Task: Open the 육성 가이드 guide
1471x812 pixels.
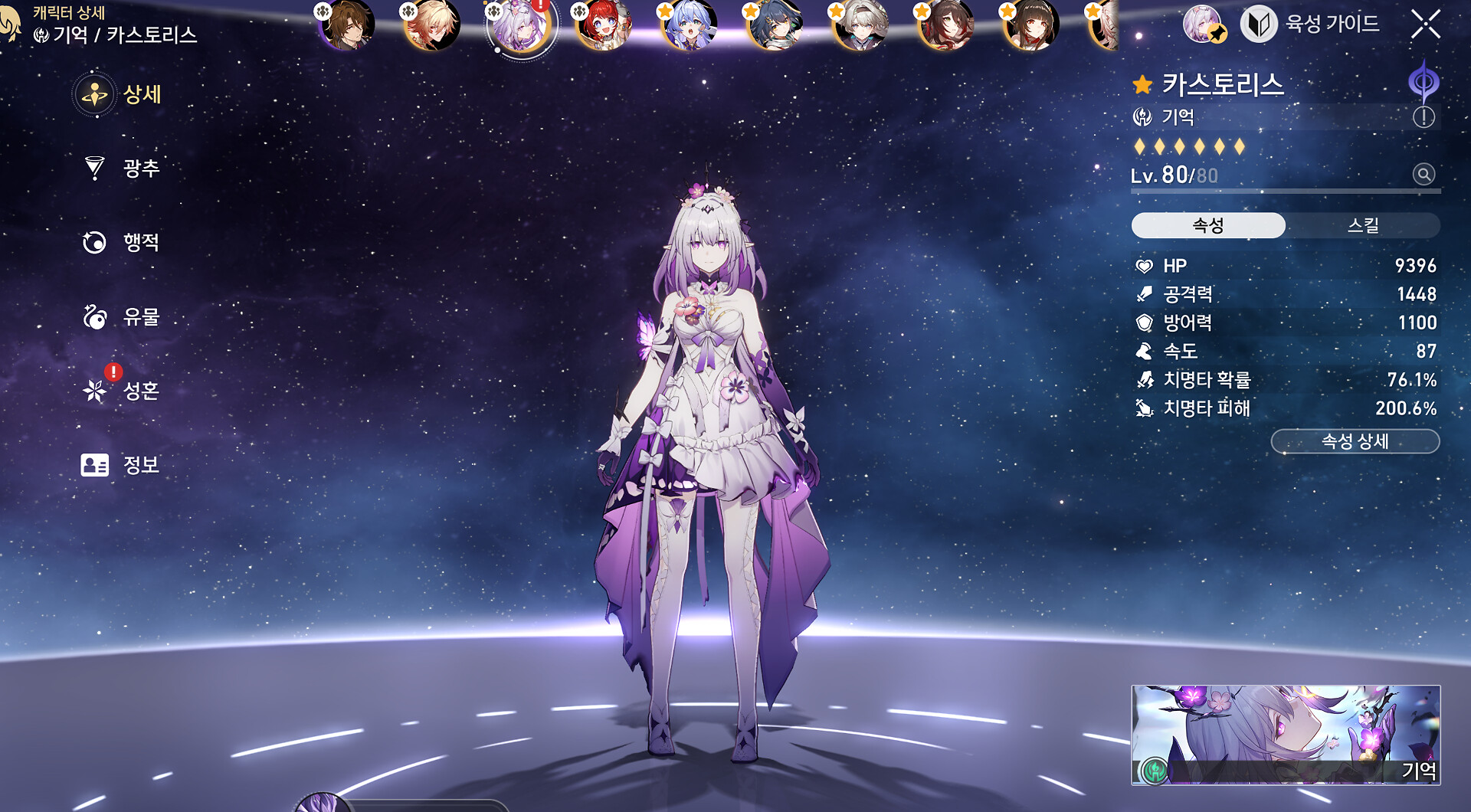Action: 1310,25
